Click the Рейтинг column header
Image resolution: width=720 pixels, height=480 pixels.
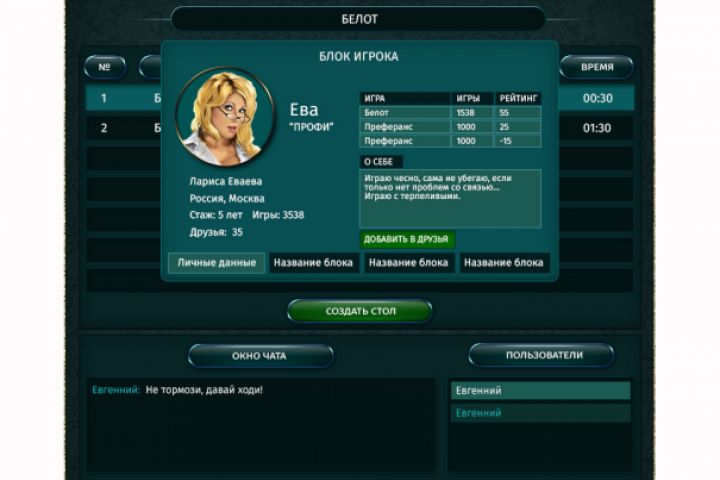pos(517,99)
